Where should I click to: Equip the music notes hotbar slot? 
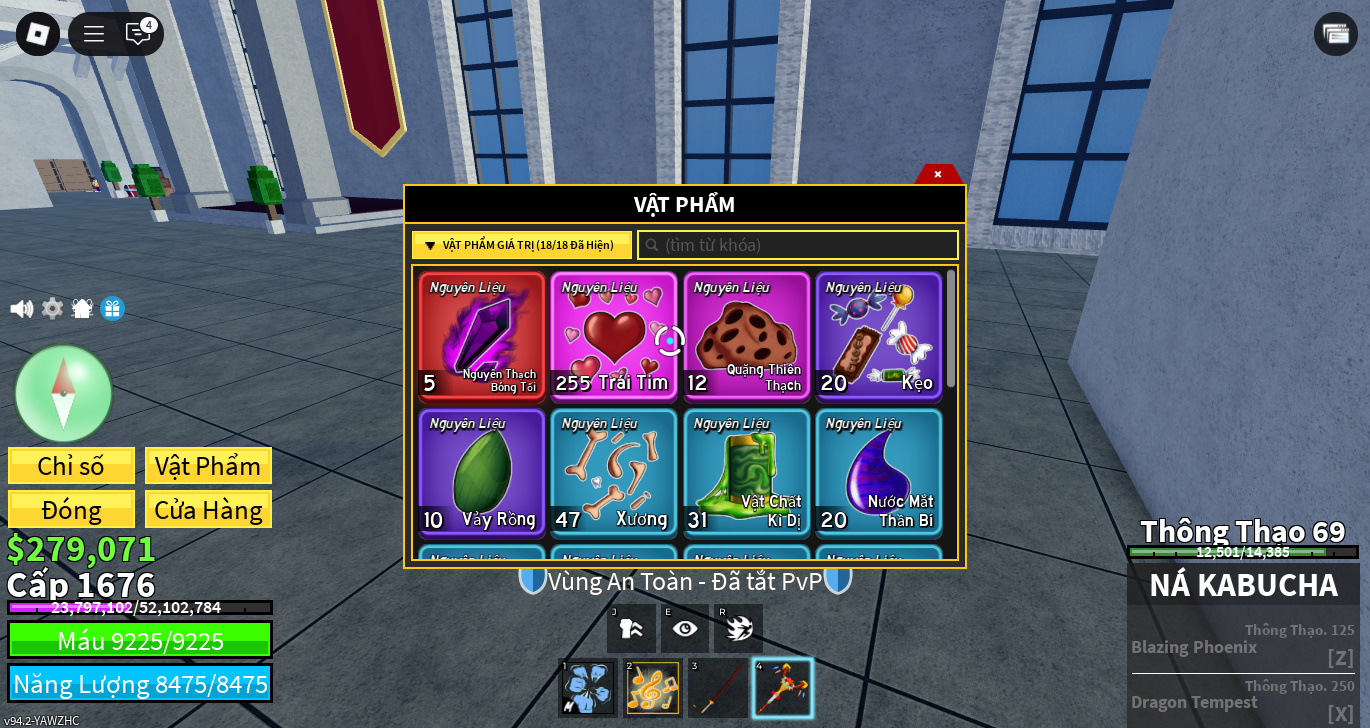[x=652, y=688]
